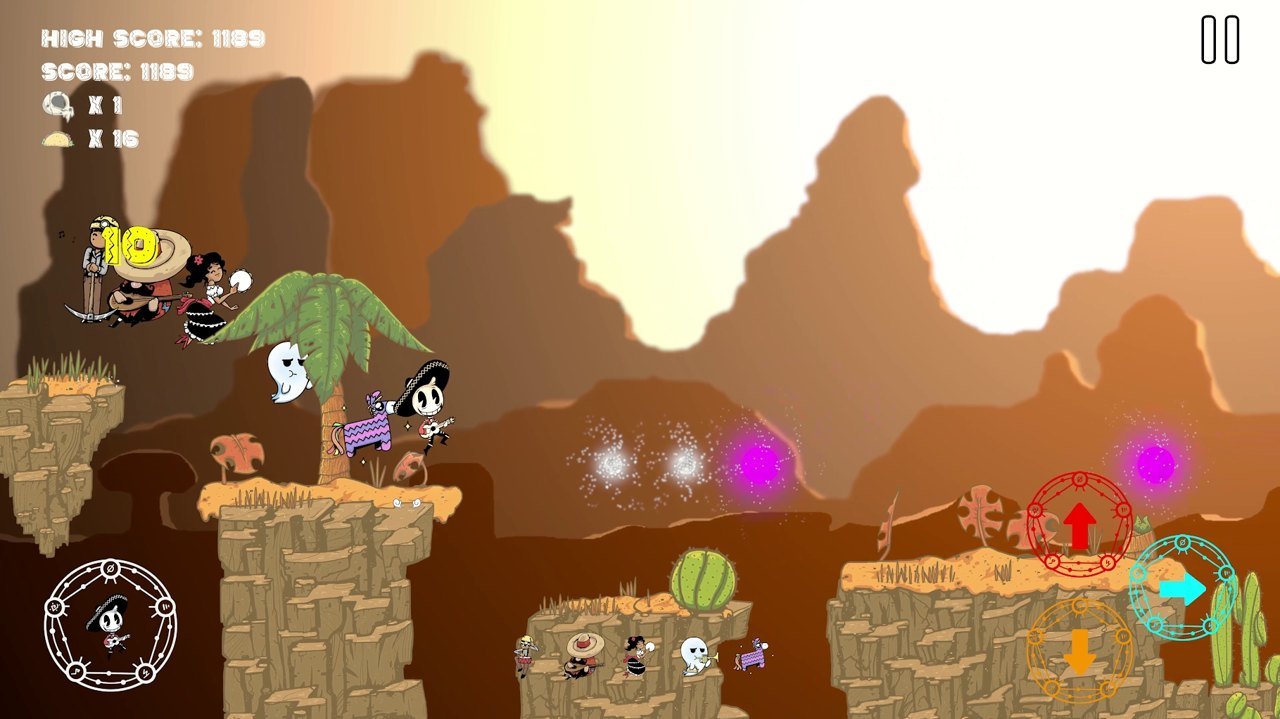This screenshot has width=1280, height=719.
Task: Tap the red up arrow control
Action: [1079, 525]
